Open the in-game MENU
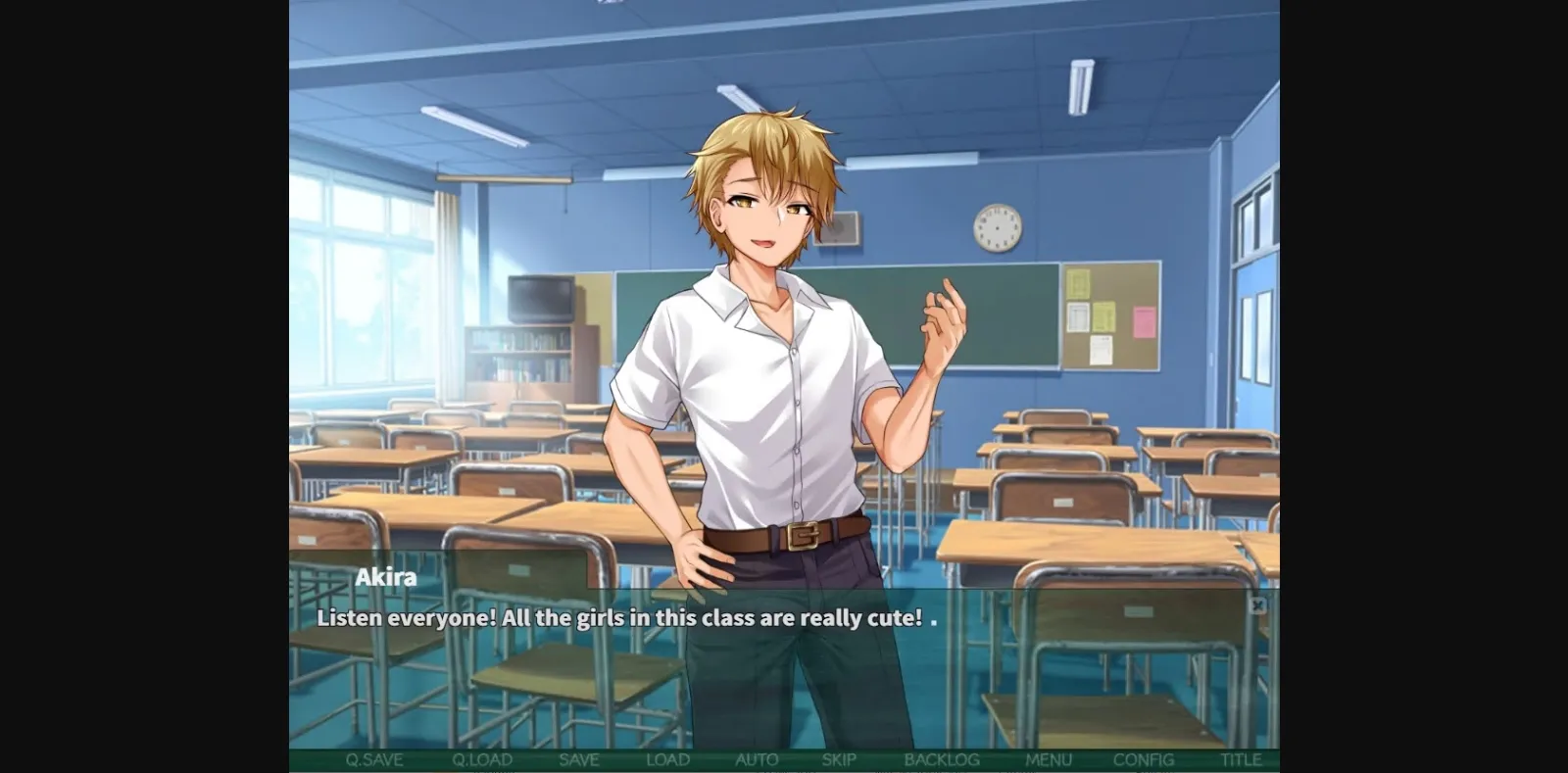Viewport: 1568px width, 773px height. click(1049, 759)
